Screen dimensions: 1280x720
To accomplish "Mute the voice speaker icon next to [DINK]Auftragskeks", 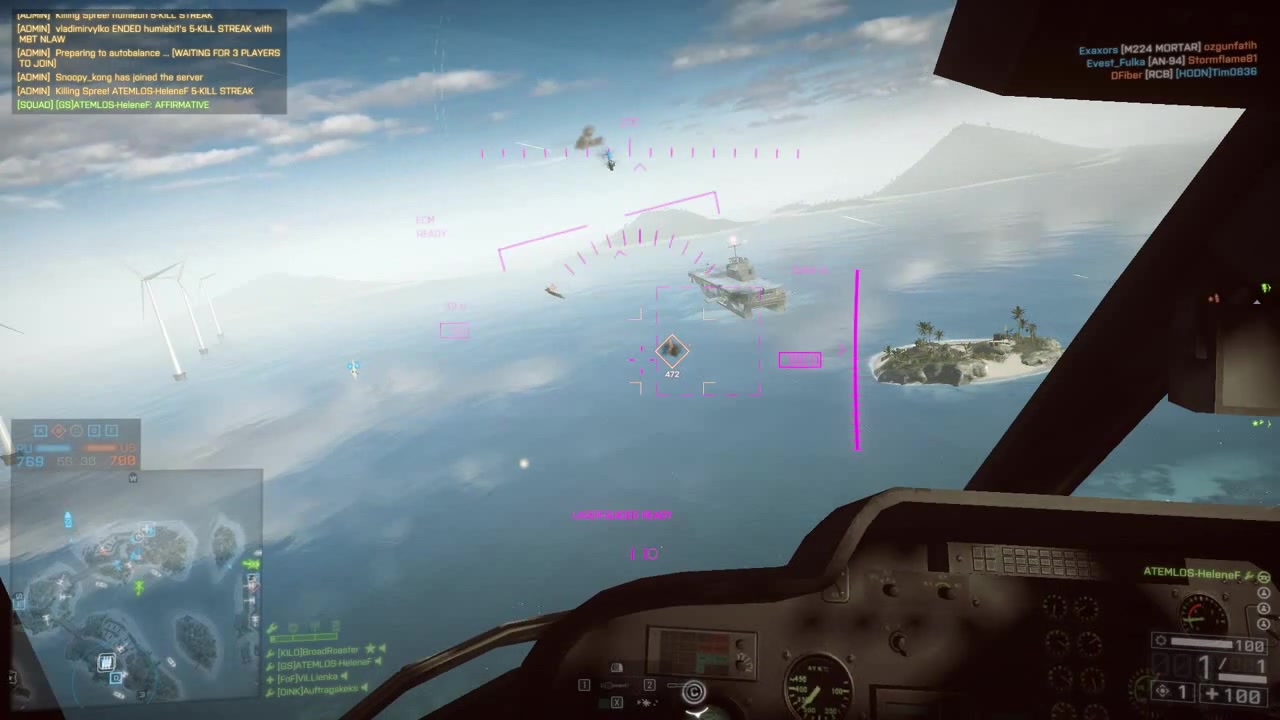I will pos(363,688).
